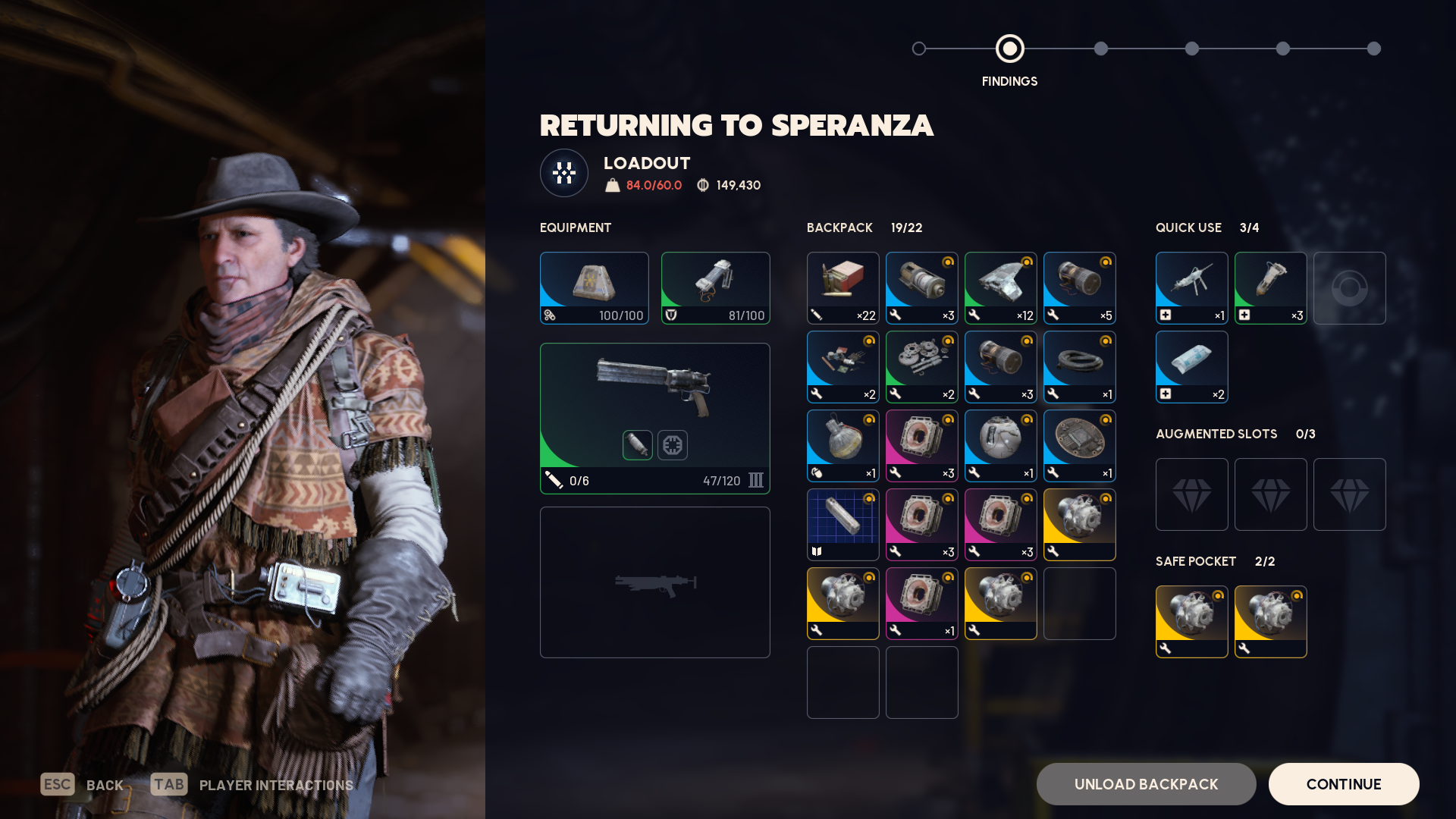Select the augment slot showing 81/100
This screenshot has height=819, width=1456.
(x=715, y=288)
